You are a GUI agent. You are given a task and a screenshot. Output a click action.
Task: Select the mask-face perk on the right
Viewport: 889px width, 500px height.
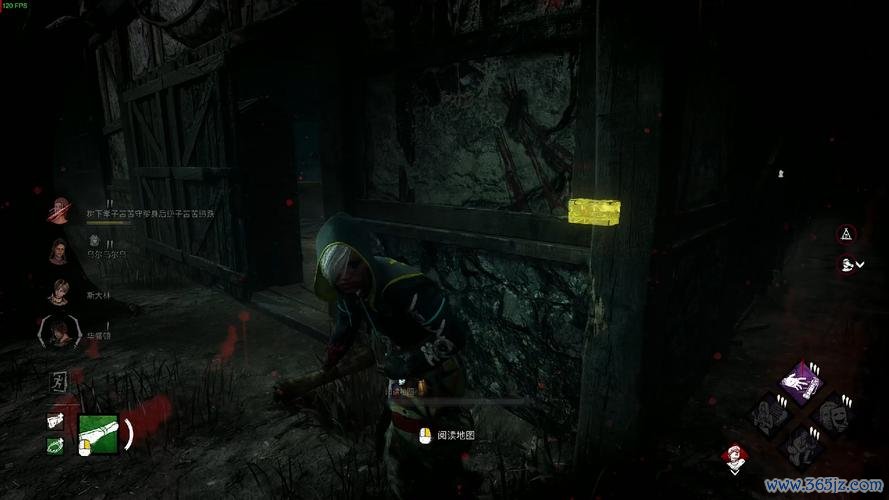pyautogui.click(x=831, y=413)
